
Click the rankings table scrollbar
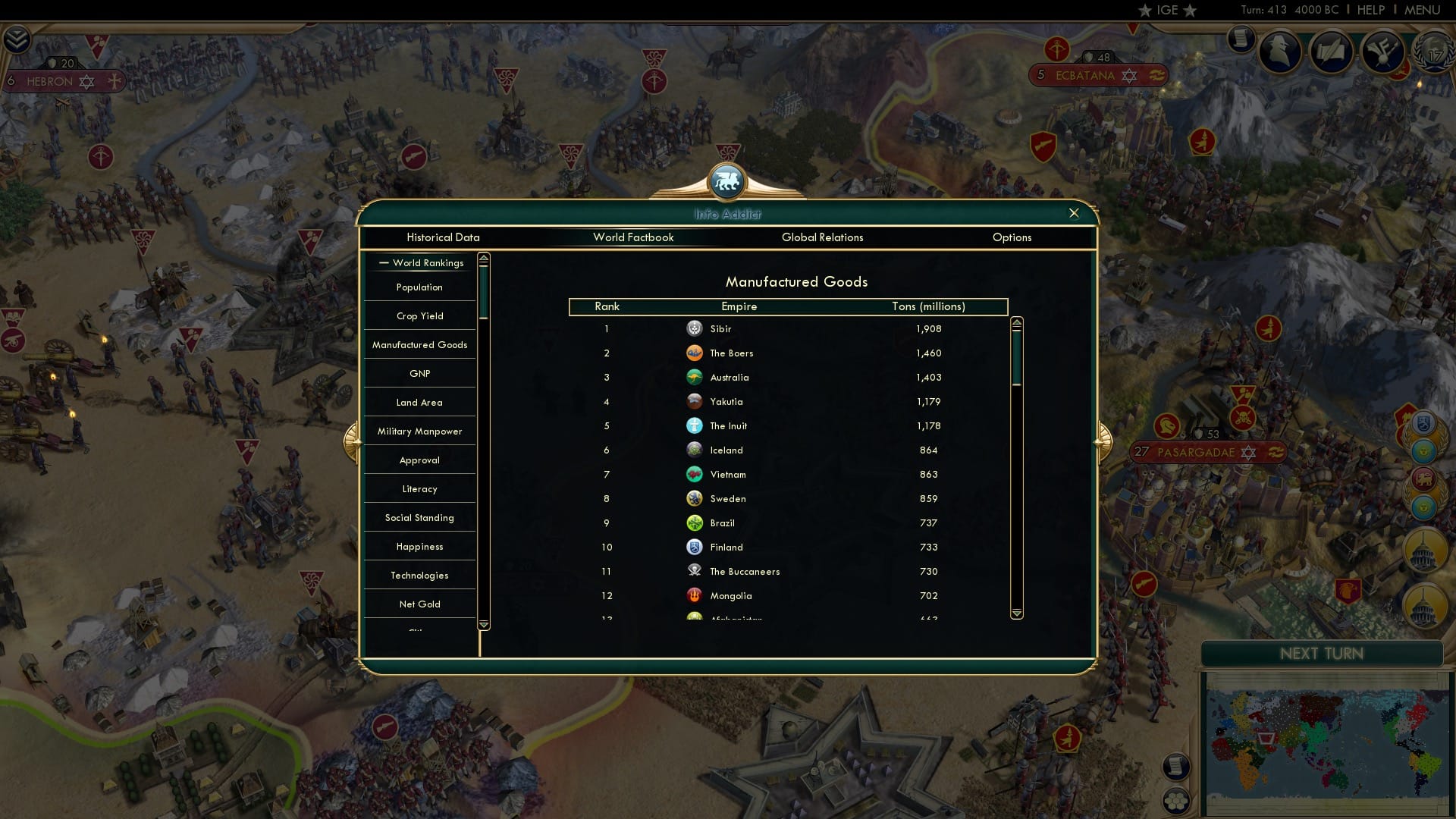click(x=1016, y=356)
